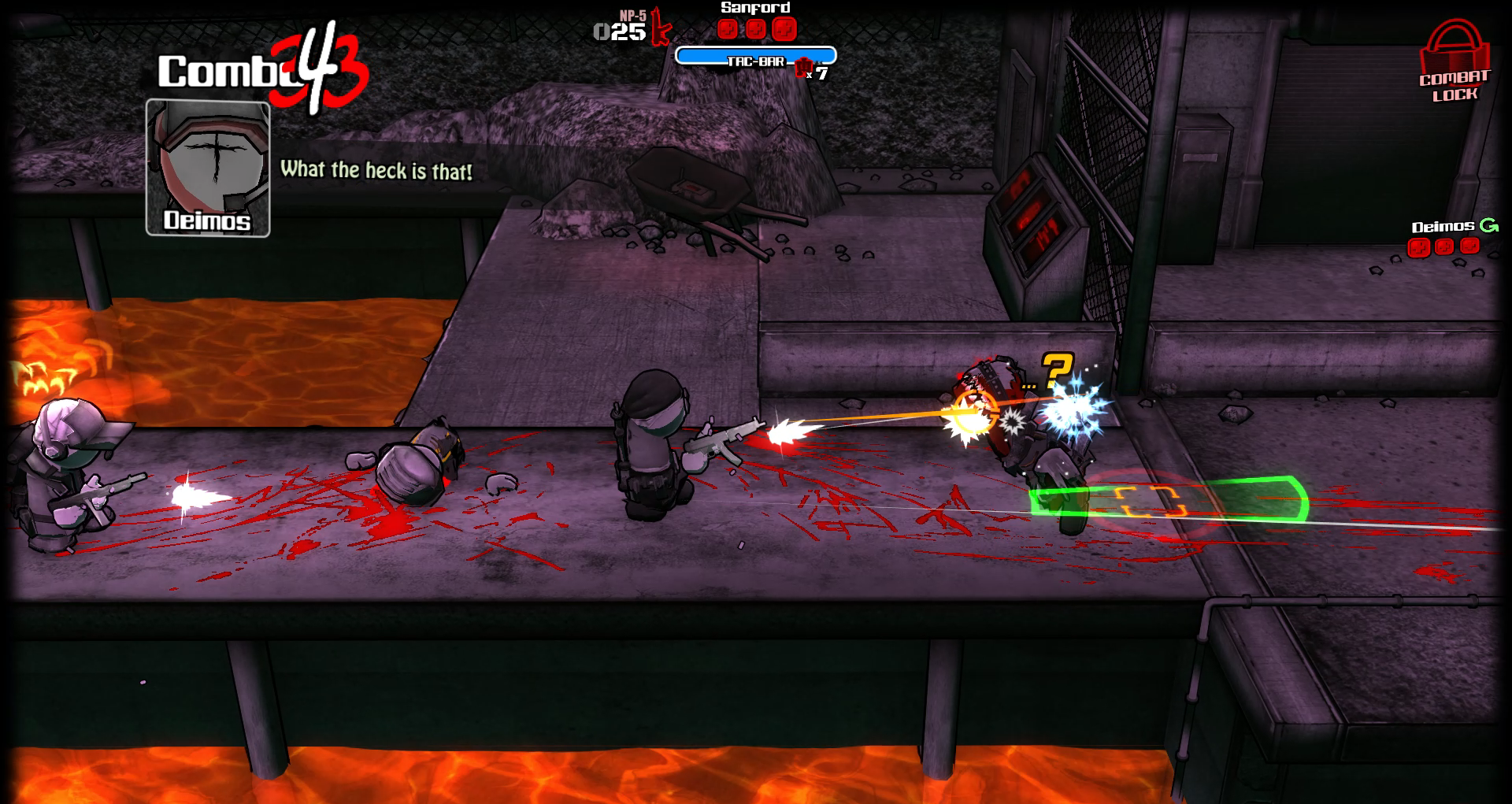Click the dialogue text What the heck is that!

(x=378, y=168)
